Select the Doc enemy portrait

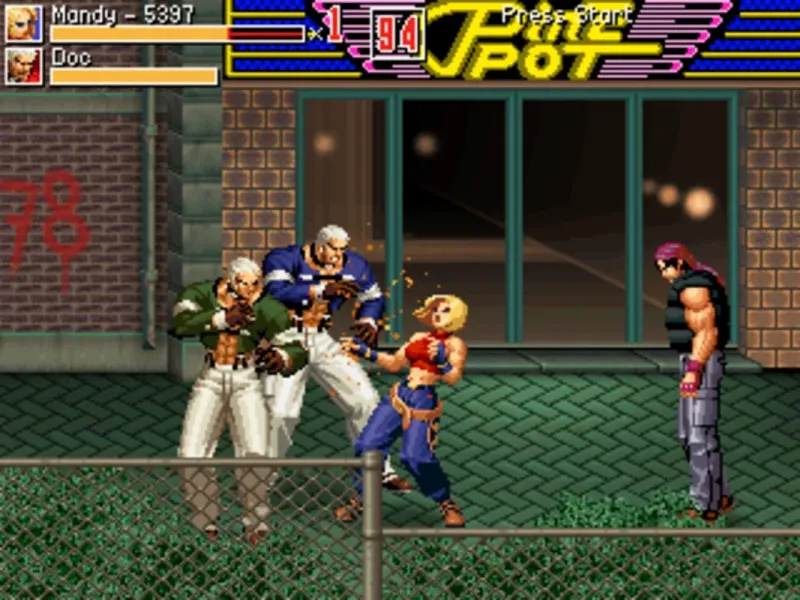coord(24,67)
